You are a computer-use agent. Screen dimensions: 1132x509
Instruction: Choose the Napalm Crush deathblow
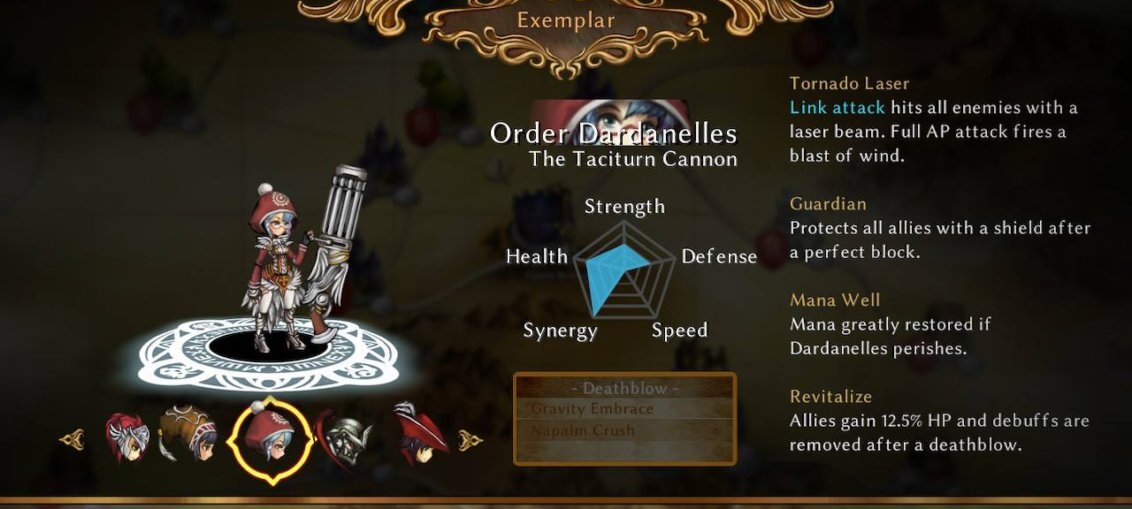click(583, 430)
